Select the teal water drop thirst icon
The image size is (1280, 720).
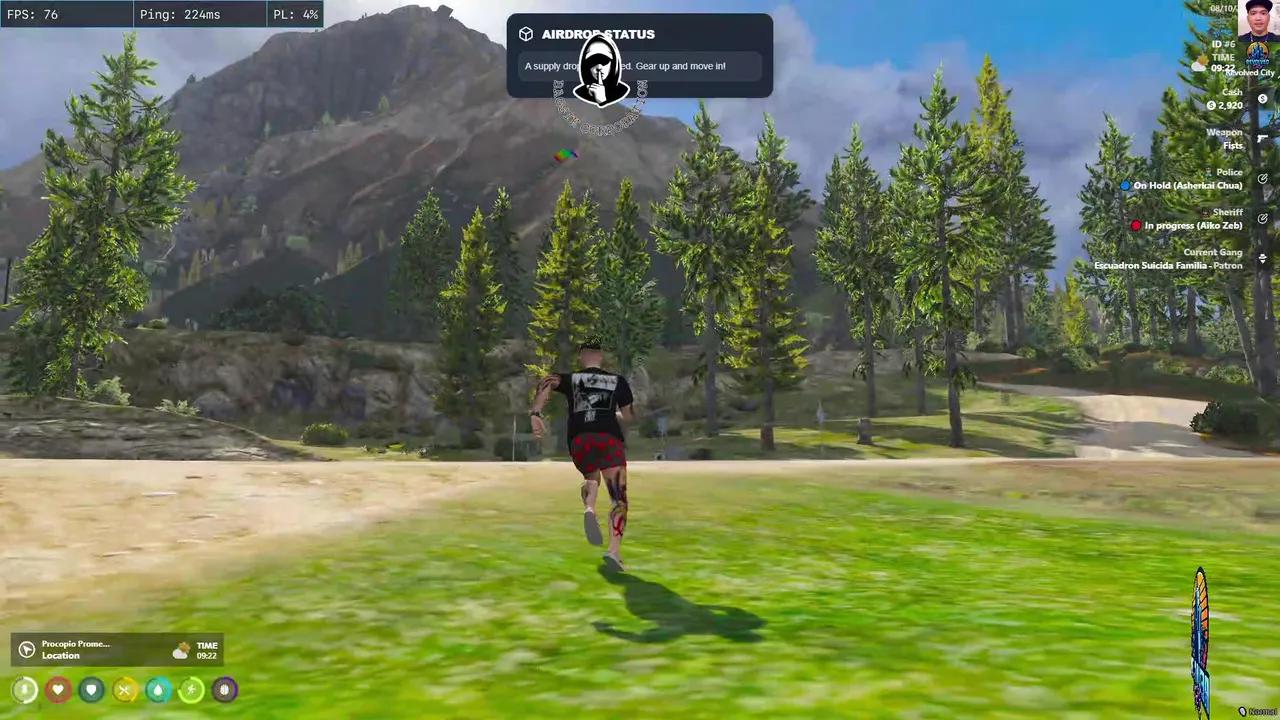(158, 689)
